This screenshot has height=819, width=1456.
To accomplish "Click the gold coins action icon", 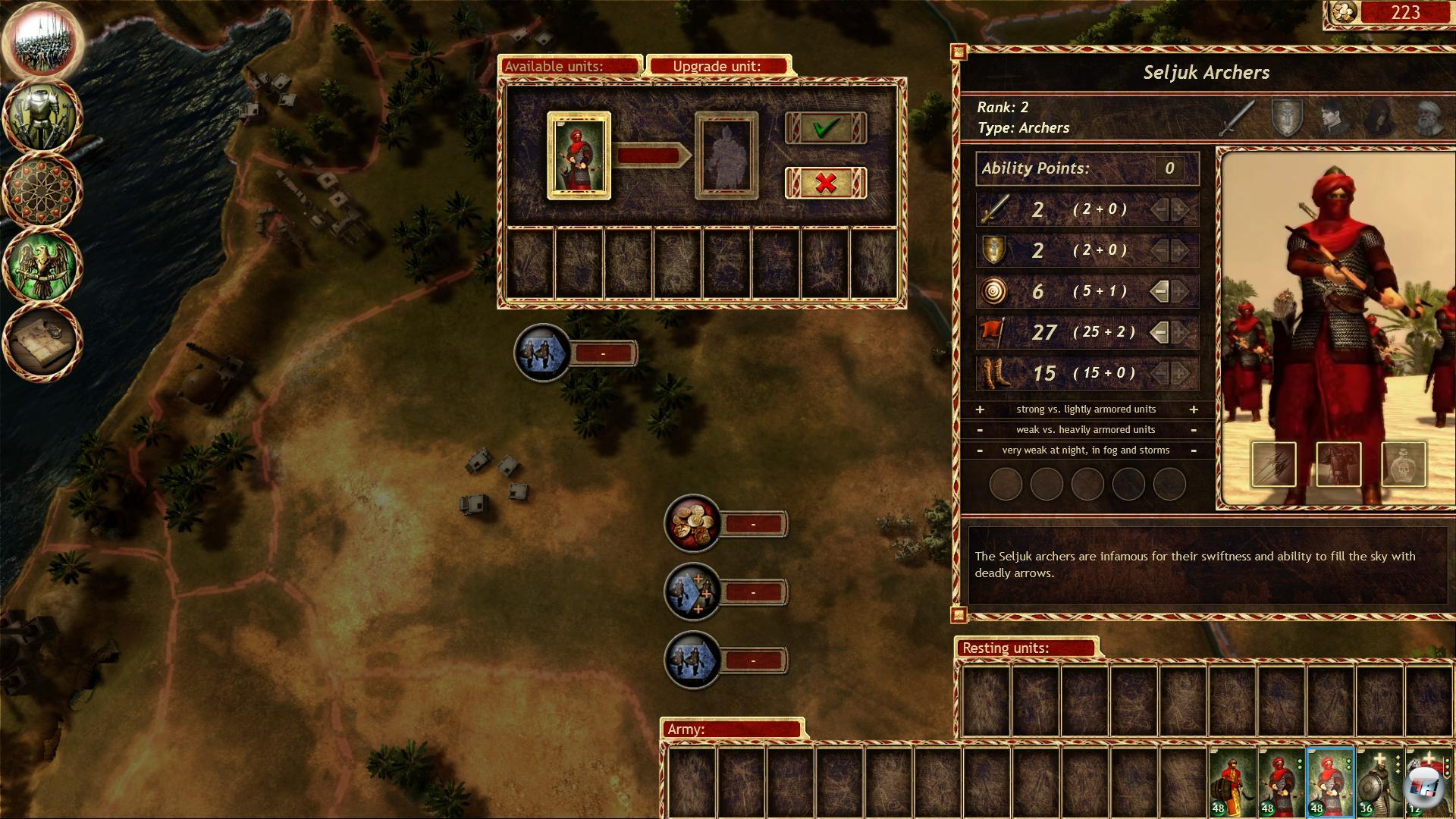I will pyautogui.click(x=692, y=522).
